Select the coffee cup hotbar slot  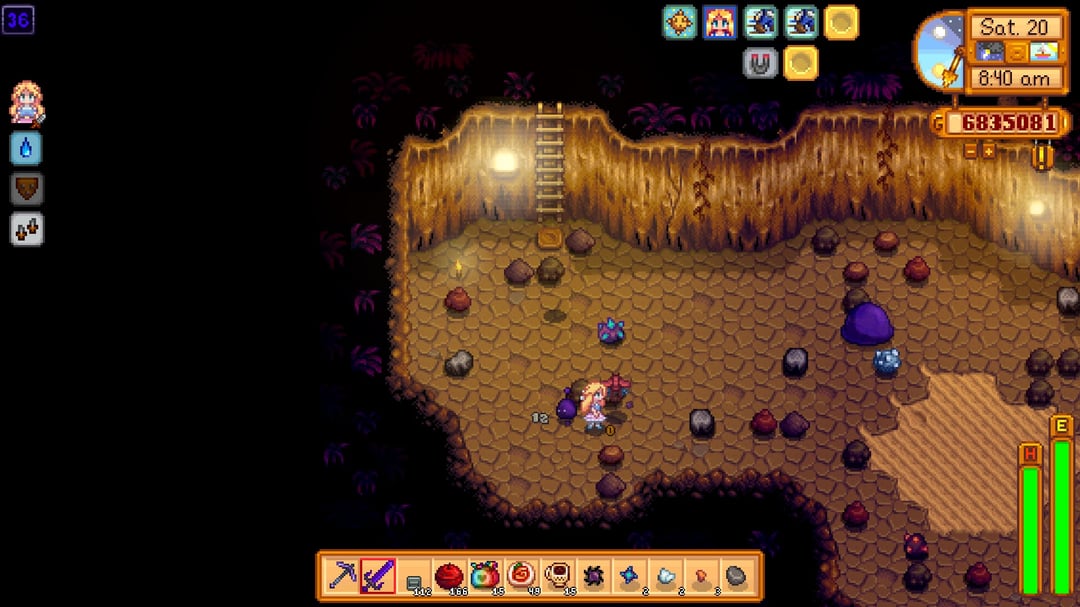point(557,576)
